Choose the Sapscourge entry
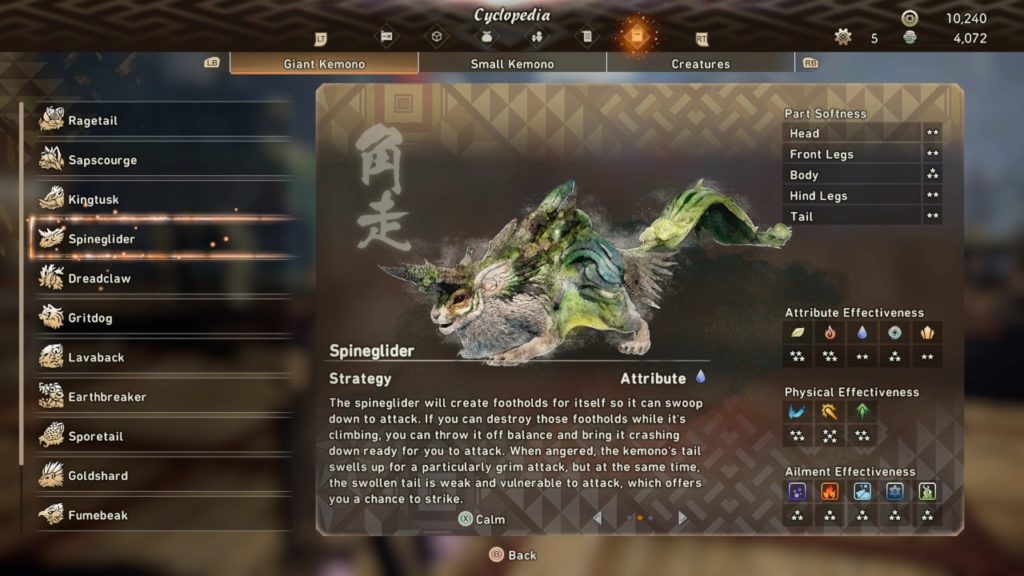This screenshot has height=576, width=1024. [160, 160]
